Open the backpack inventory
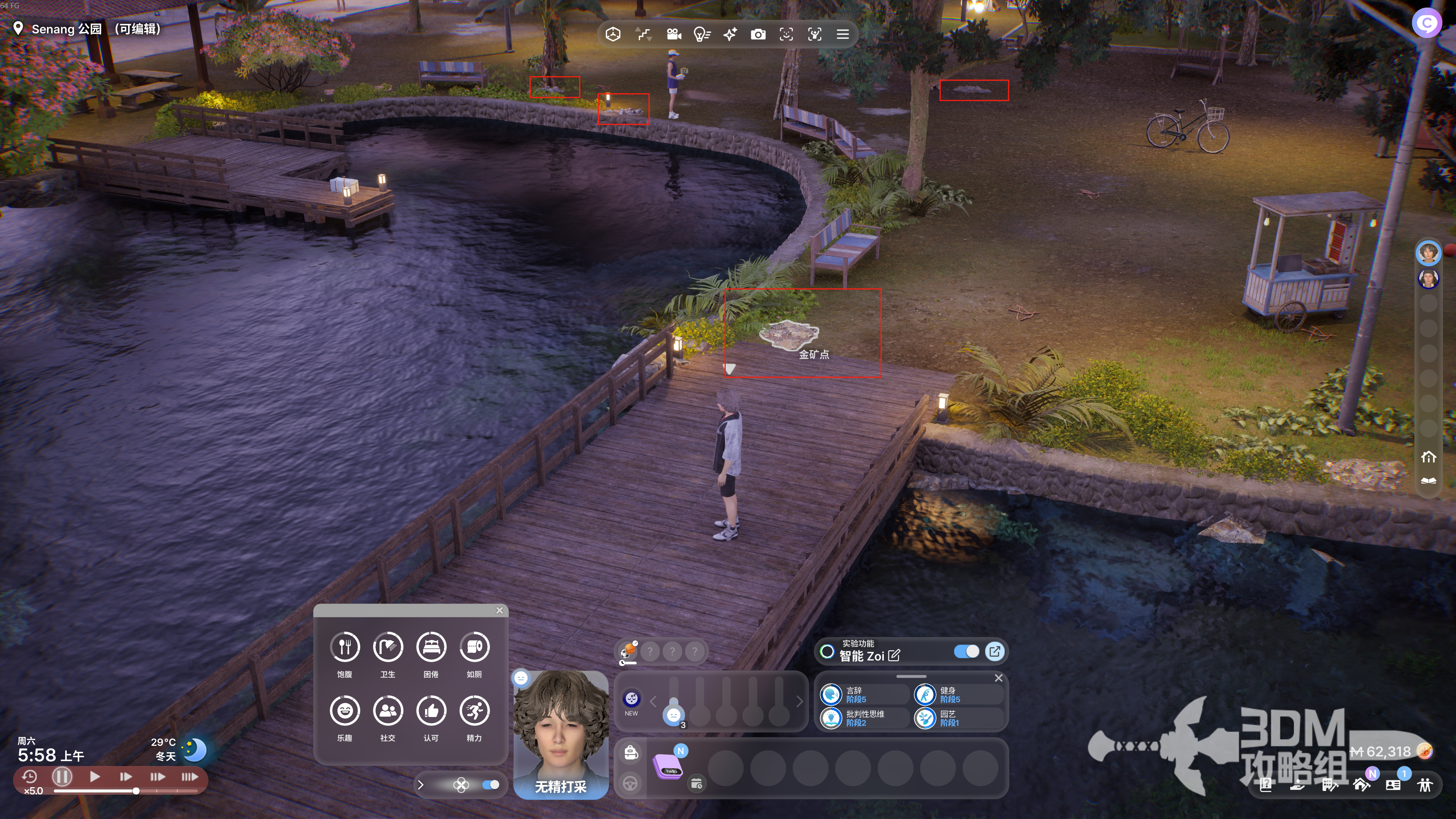Image resolution: width=1456 pixels, height=819 pixels. [631, 752]
